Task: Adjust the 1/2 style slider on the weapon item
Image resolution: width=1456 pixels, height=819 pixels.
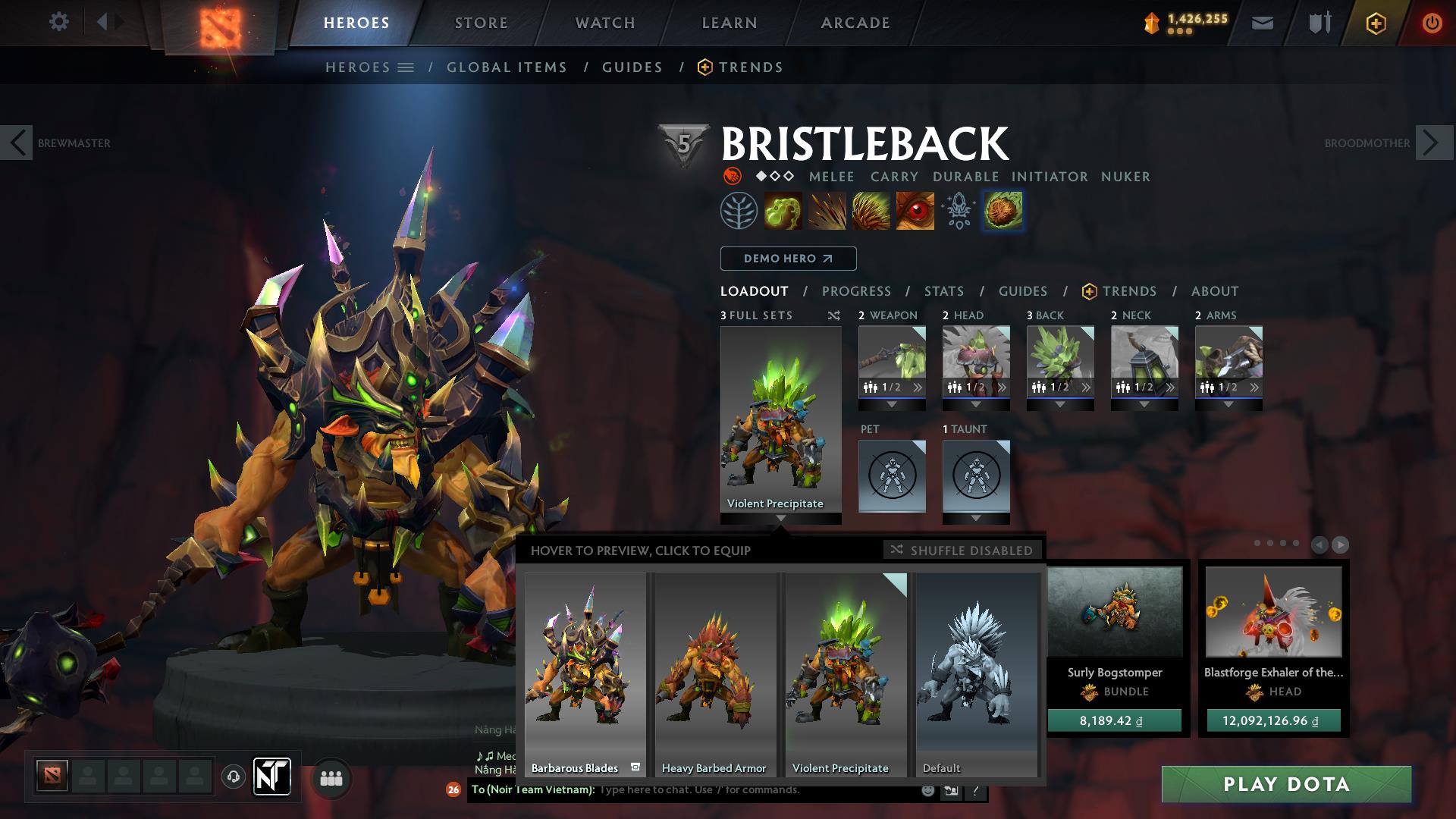Action: (893, 386)
